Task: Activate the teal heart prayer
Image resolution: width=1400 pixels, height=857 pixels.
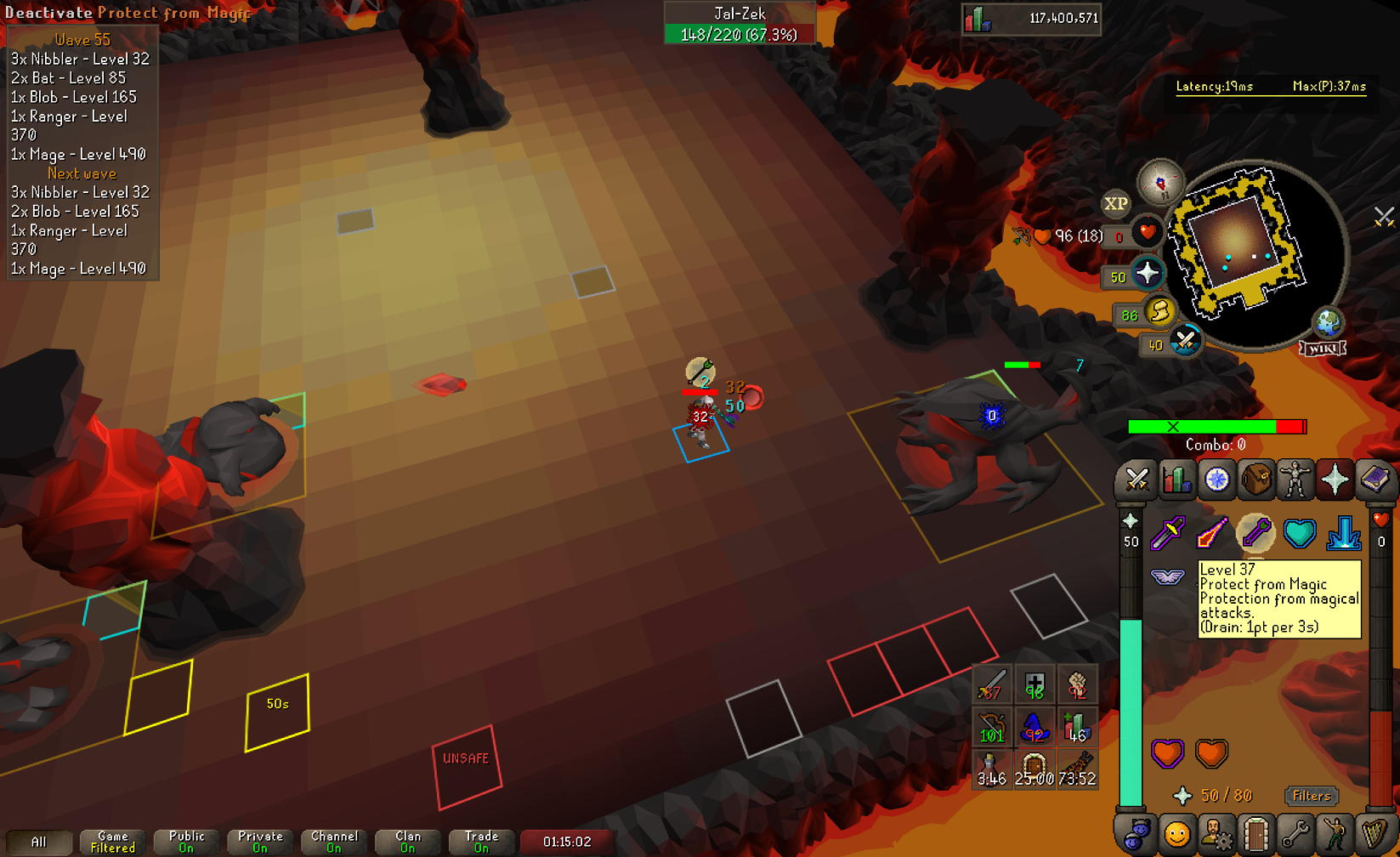Action: [x=1299, y=533]
